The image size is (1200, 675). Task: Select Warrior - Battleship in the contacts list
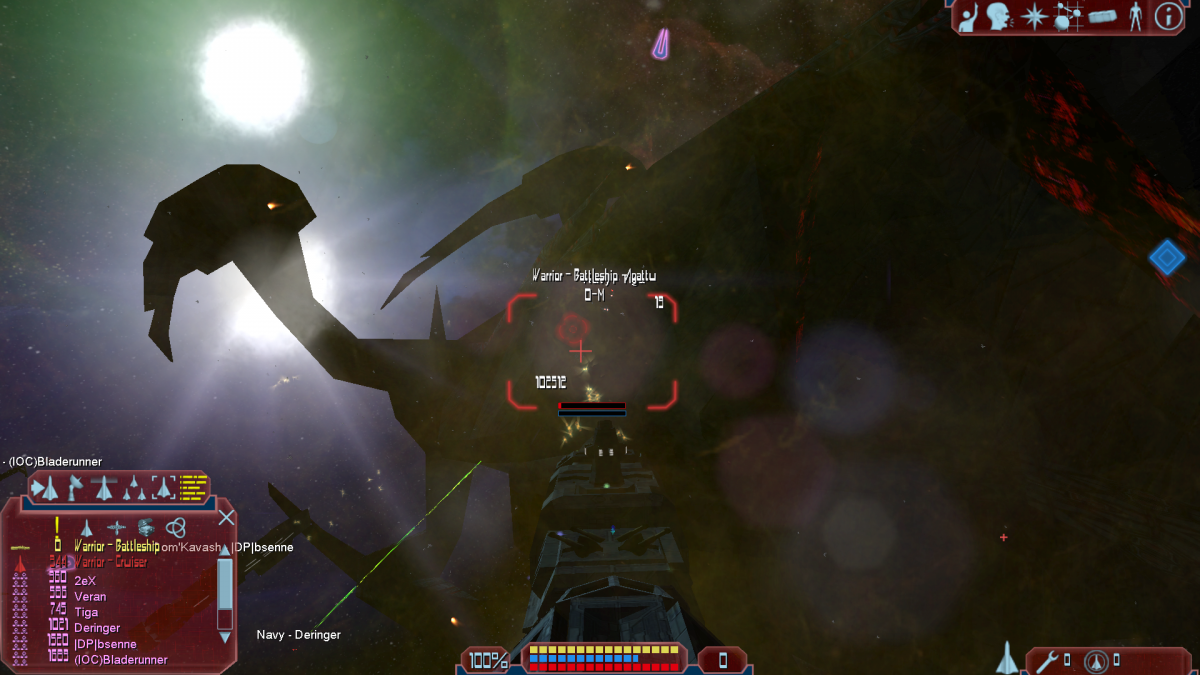(116, 547)
